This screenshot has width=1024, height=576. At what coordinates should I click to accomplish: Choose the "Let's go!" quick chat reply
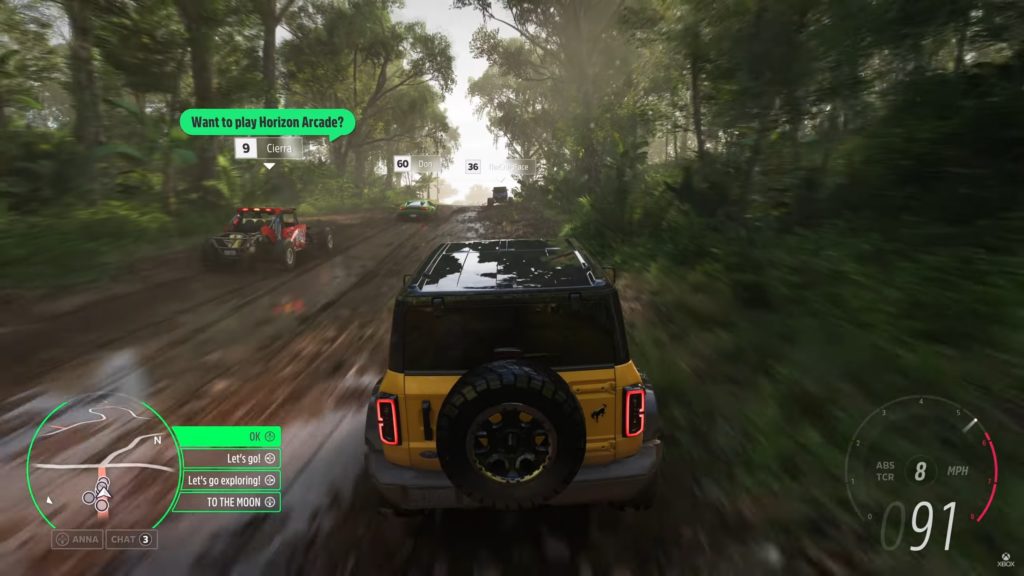click(227, 458)
